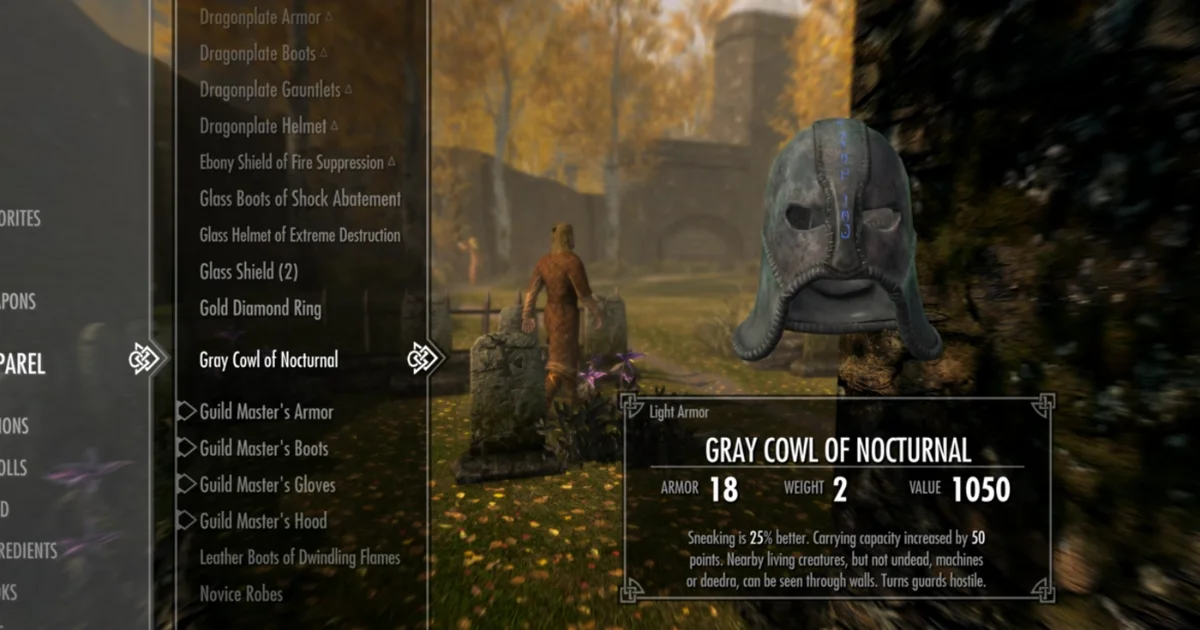This screenshot has width=1200, height=630.
Task: Click the highlighted Gray Cowl of Nocturnal entry
Action: click(269, 360)
